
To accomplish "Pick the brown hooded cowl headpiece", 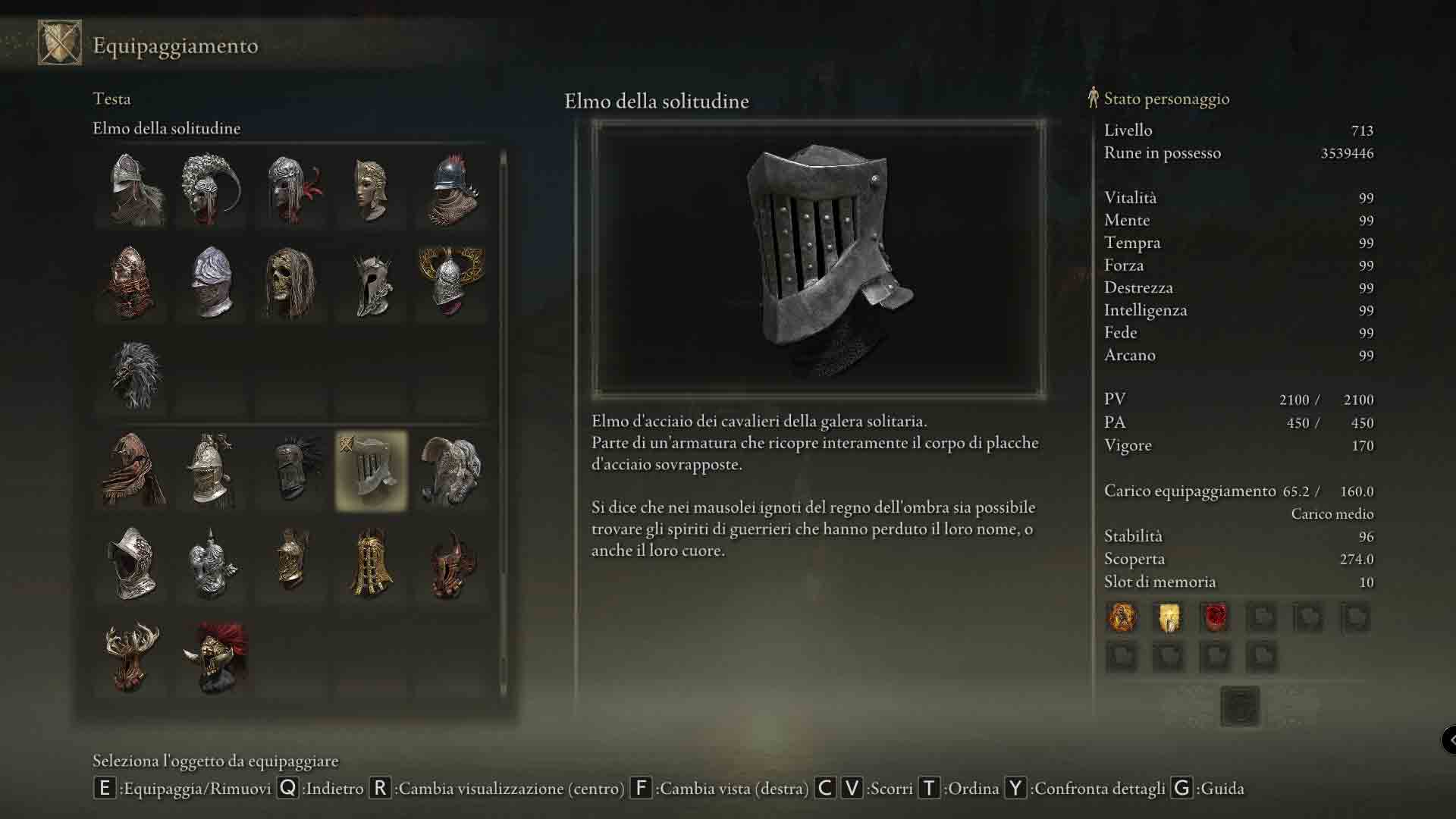I will [133, 471].
